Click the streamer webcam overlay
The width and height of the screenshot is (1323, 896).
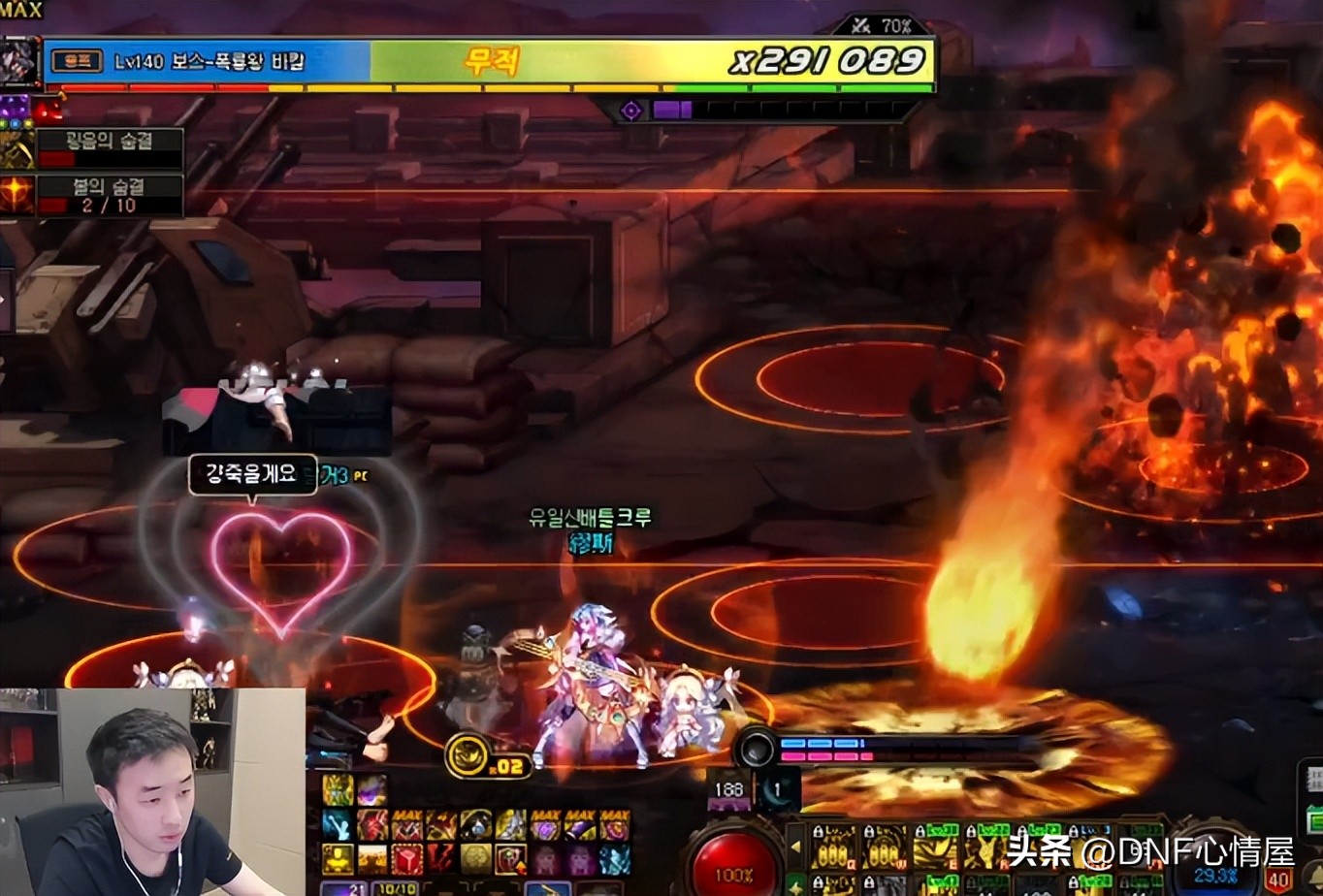point(152,791)
